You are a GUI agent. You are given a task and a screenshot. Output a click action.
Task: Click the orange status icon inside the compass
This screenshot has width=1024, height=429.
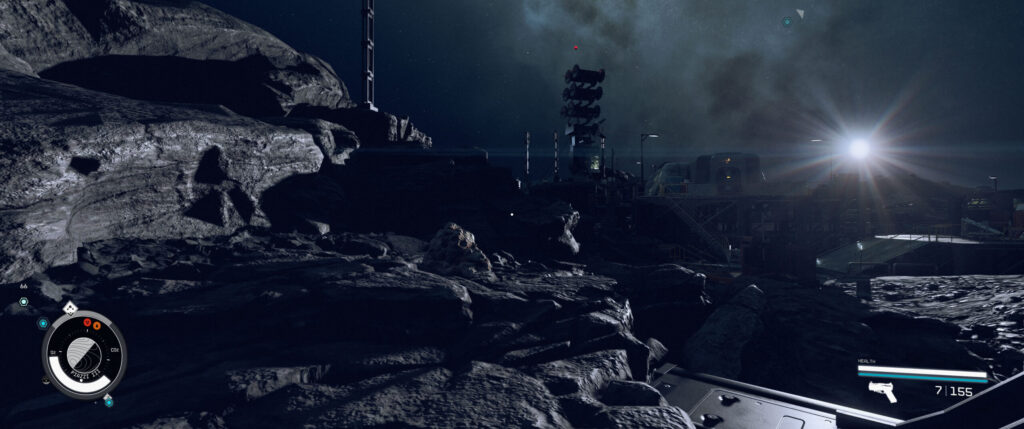point(97,325)
